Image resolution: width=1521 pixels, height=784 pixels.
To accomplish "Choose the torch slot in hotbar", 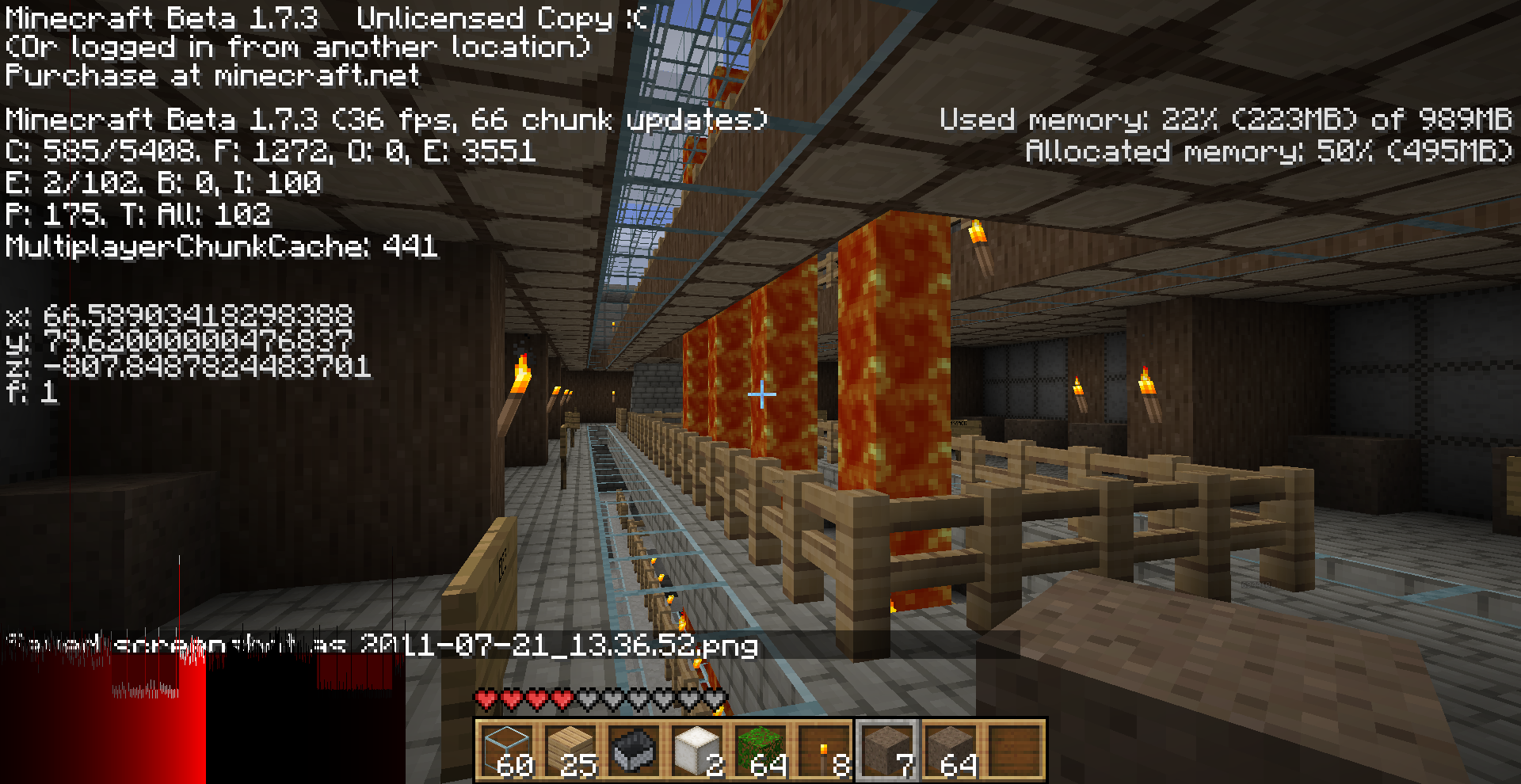I will coord(824,750).
